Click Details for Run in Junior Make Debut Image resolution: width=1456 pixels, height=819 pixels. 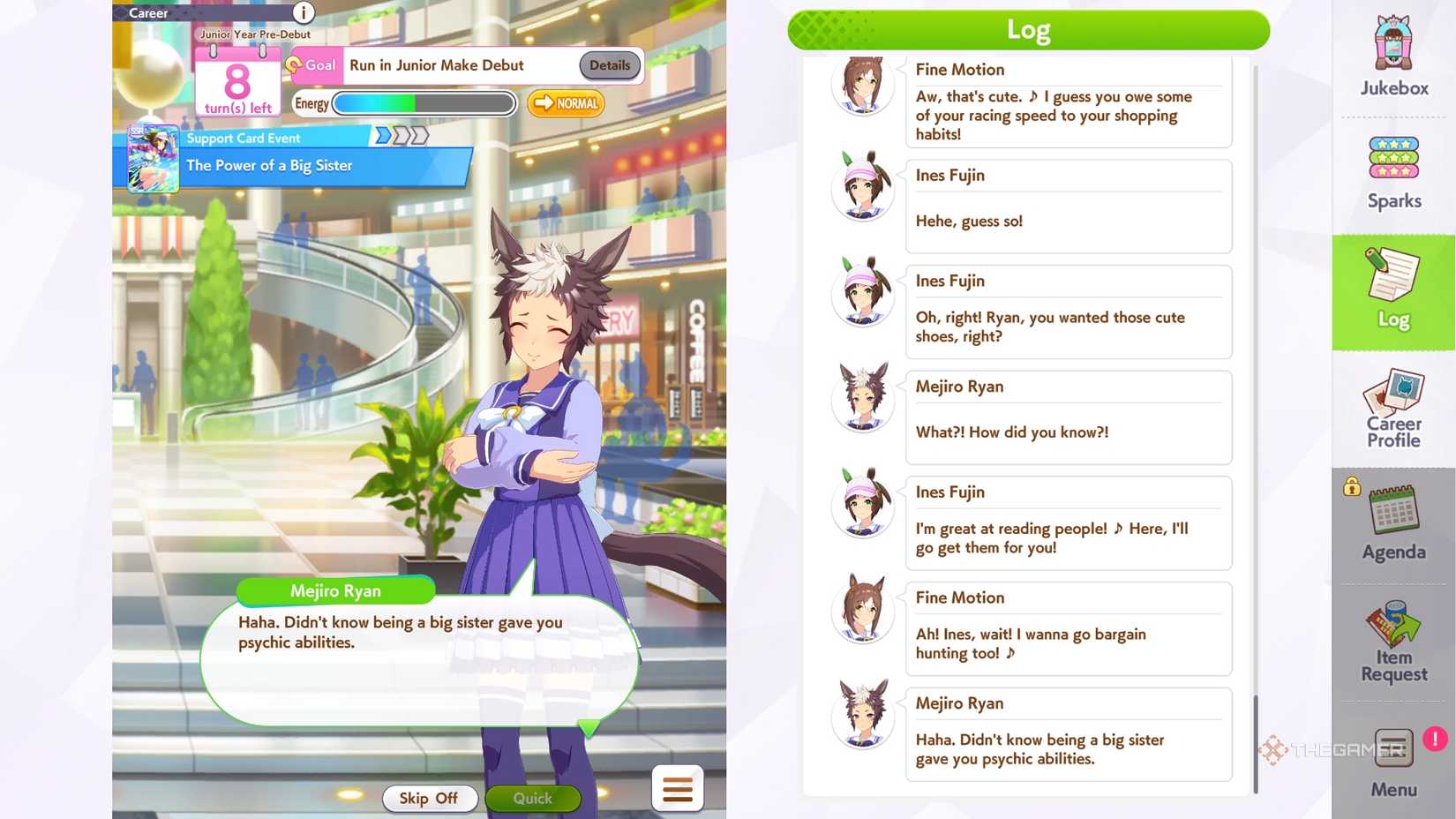pos(609,64)
